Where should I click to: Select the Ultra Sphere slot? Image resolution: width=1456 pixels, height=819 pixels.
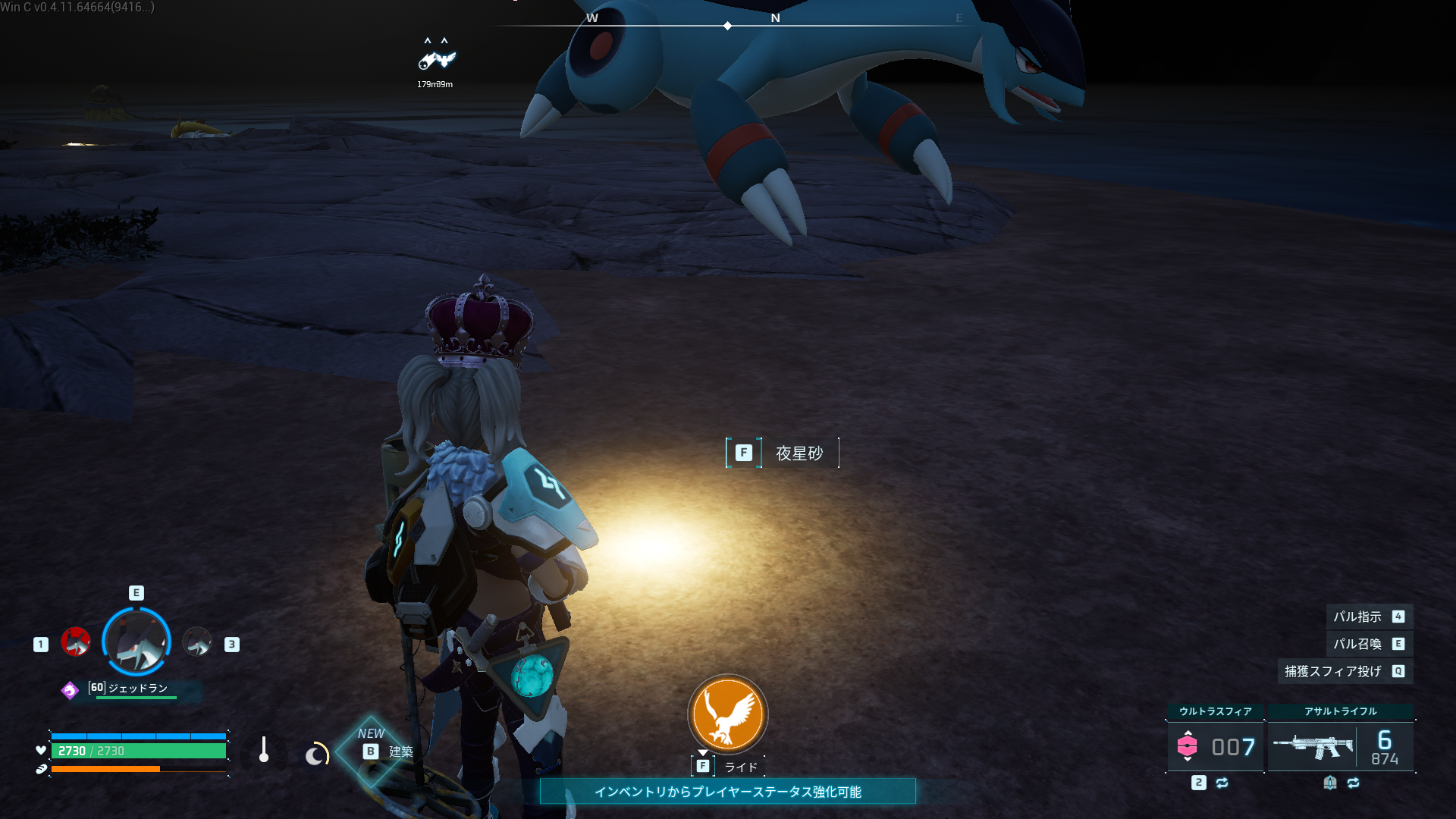point(1216,746)
